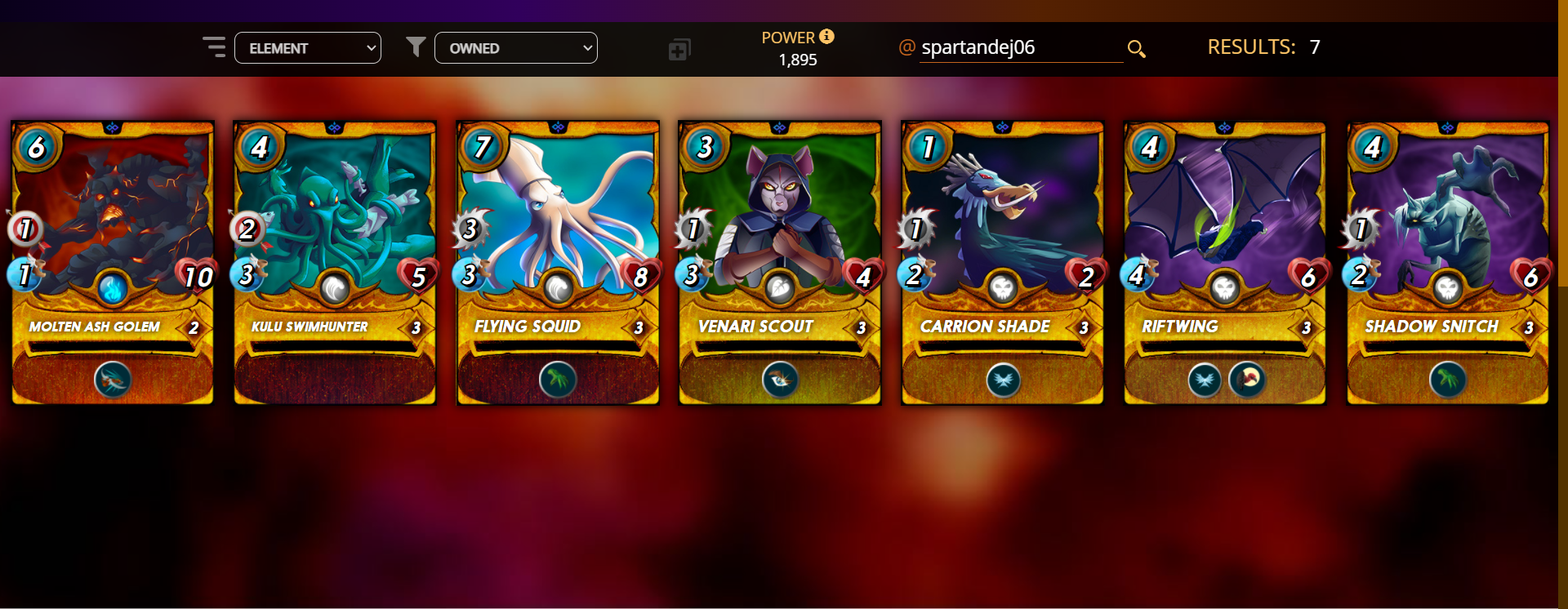
Task: Click the magnifying glass search button
Action: [1136, 49]
